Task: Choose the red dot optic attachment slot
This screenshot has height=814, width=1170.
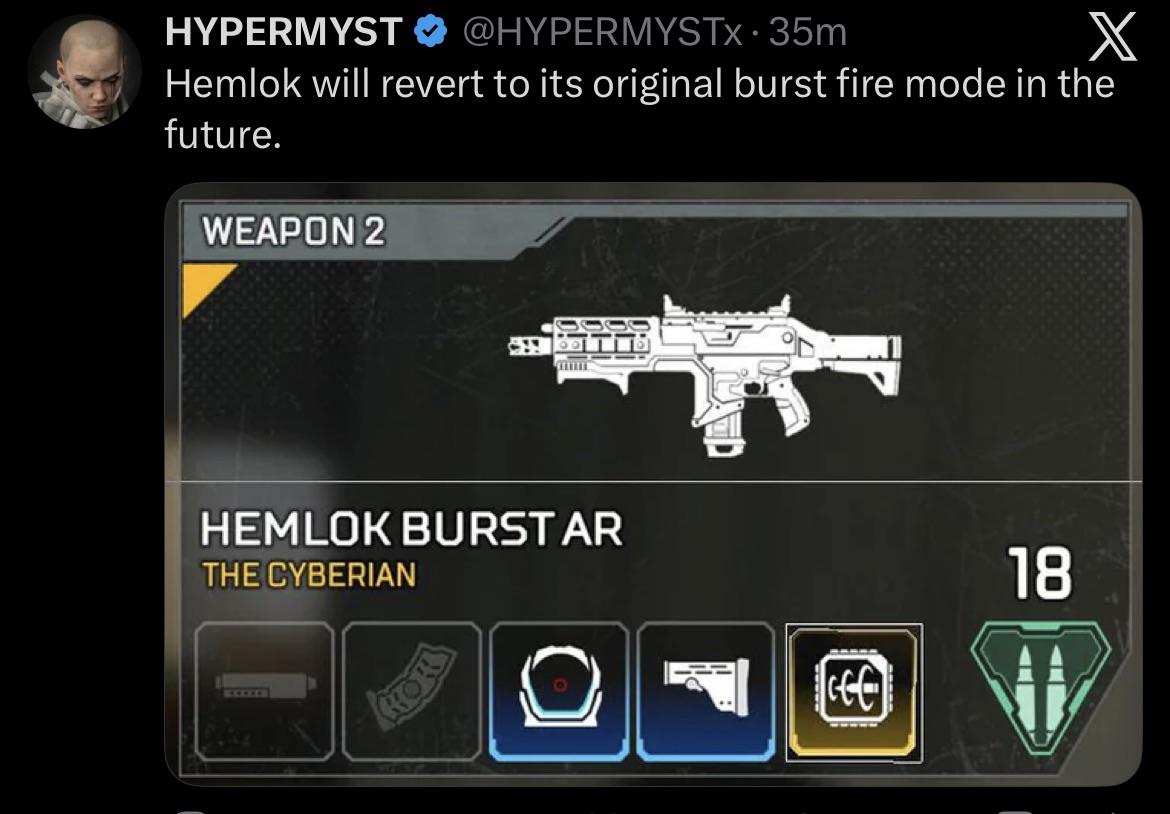Action: coord(559,689)
